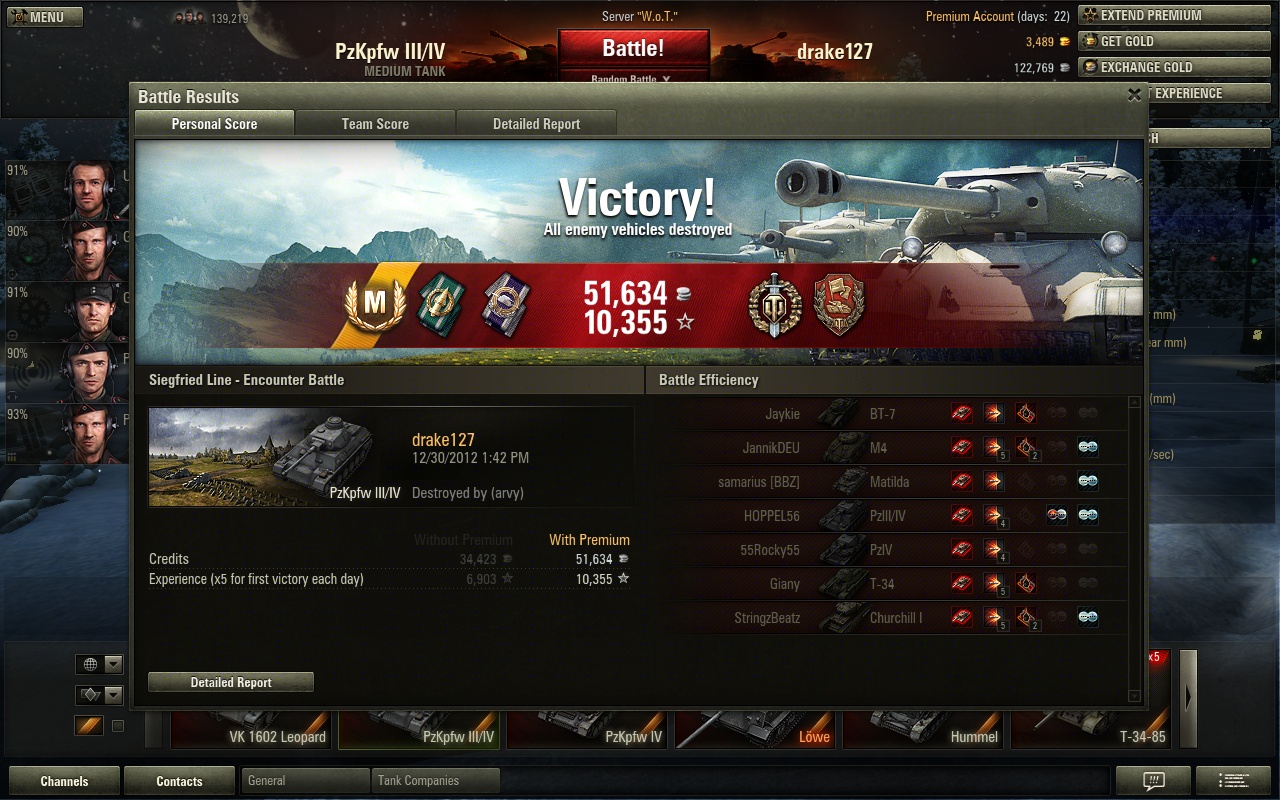Switch to the Team Score tab

pyautogui.click(x=375, y=124)
